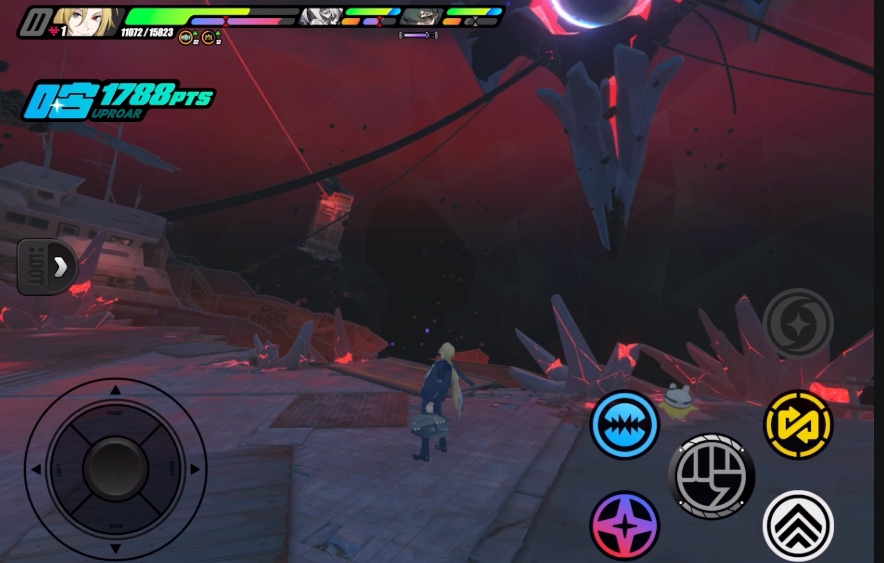Tap the greyed-out crescent star skill
The image size is (884, 563).
point(798,323)
